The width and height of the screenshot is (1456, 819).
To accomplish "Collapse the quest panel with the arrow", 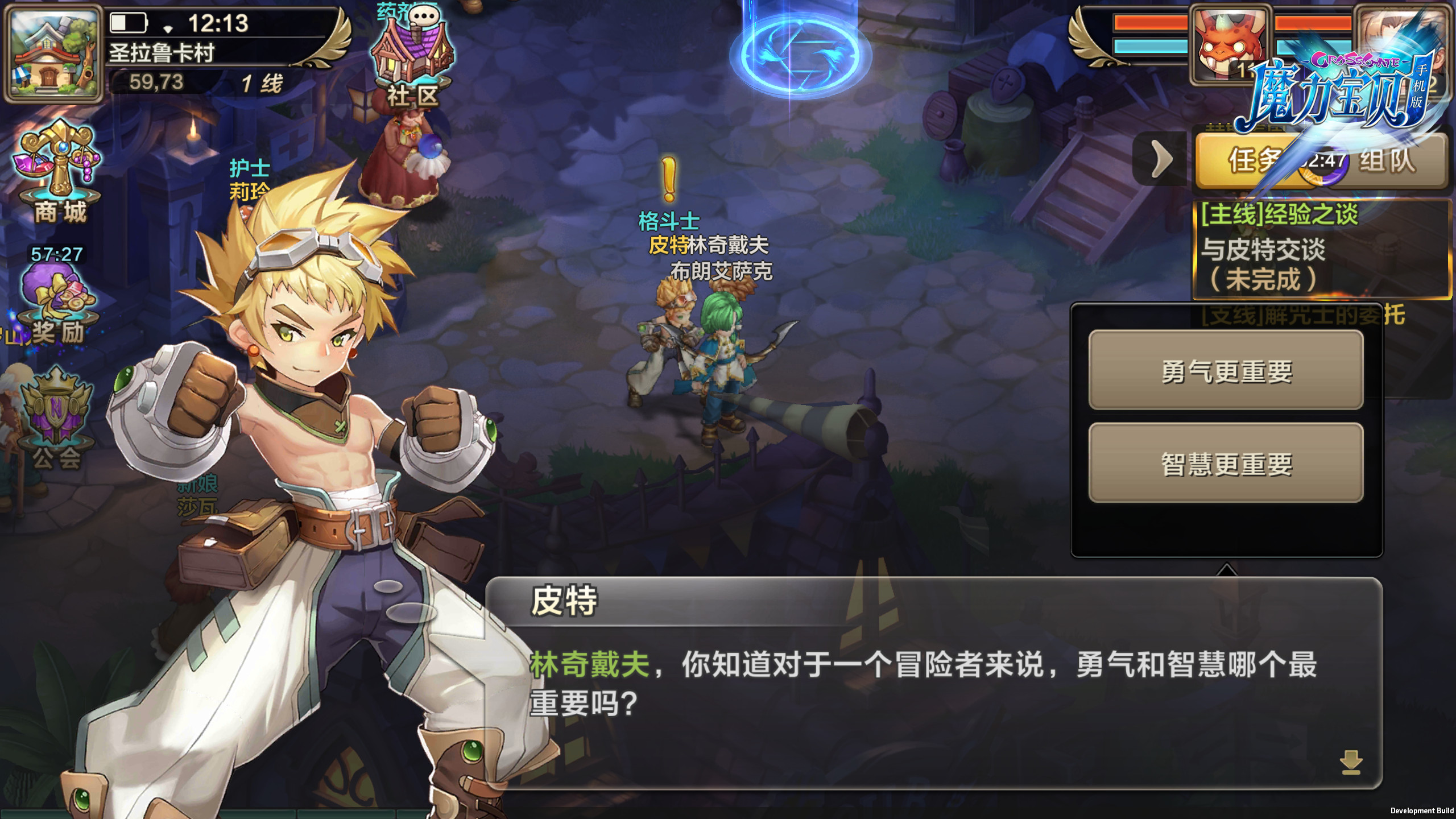I will (x=1160, y=159).
